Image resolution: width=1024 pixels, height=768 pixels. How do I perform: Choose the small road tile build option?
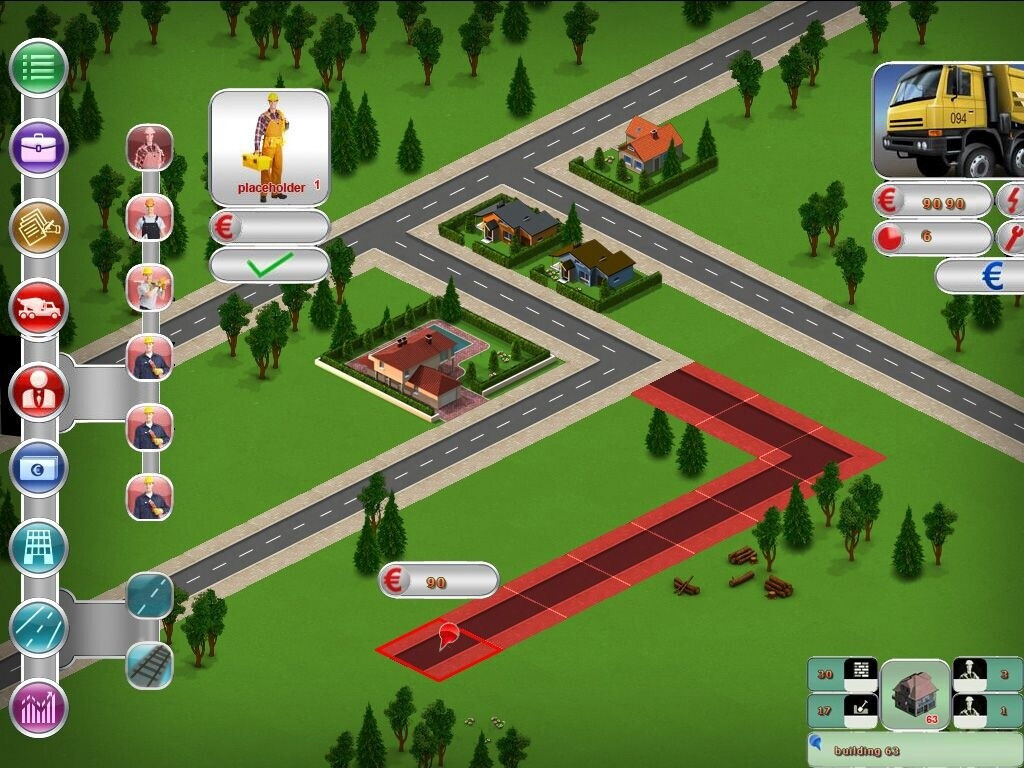(x=150, y=596)
